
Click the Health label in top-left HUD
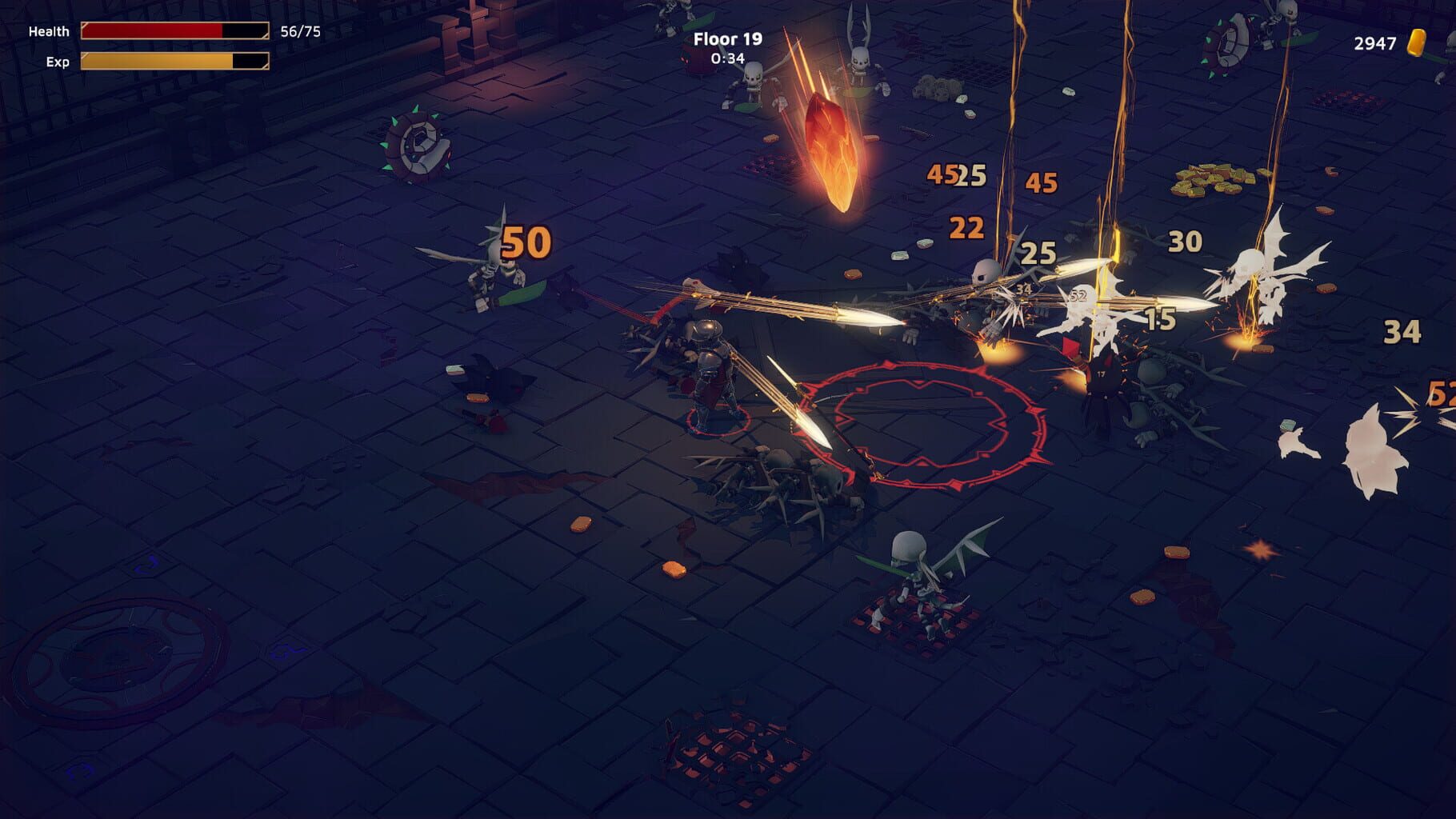pyautogui.click(x=50, y=33)
